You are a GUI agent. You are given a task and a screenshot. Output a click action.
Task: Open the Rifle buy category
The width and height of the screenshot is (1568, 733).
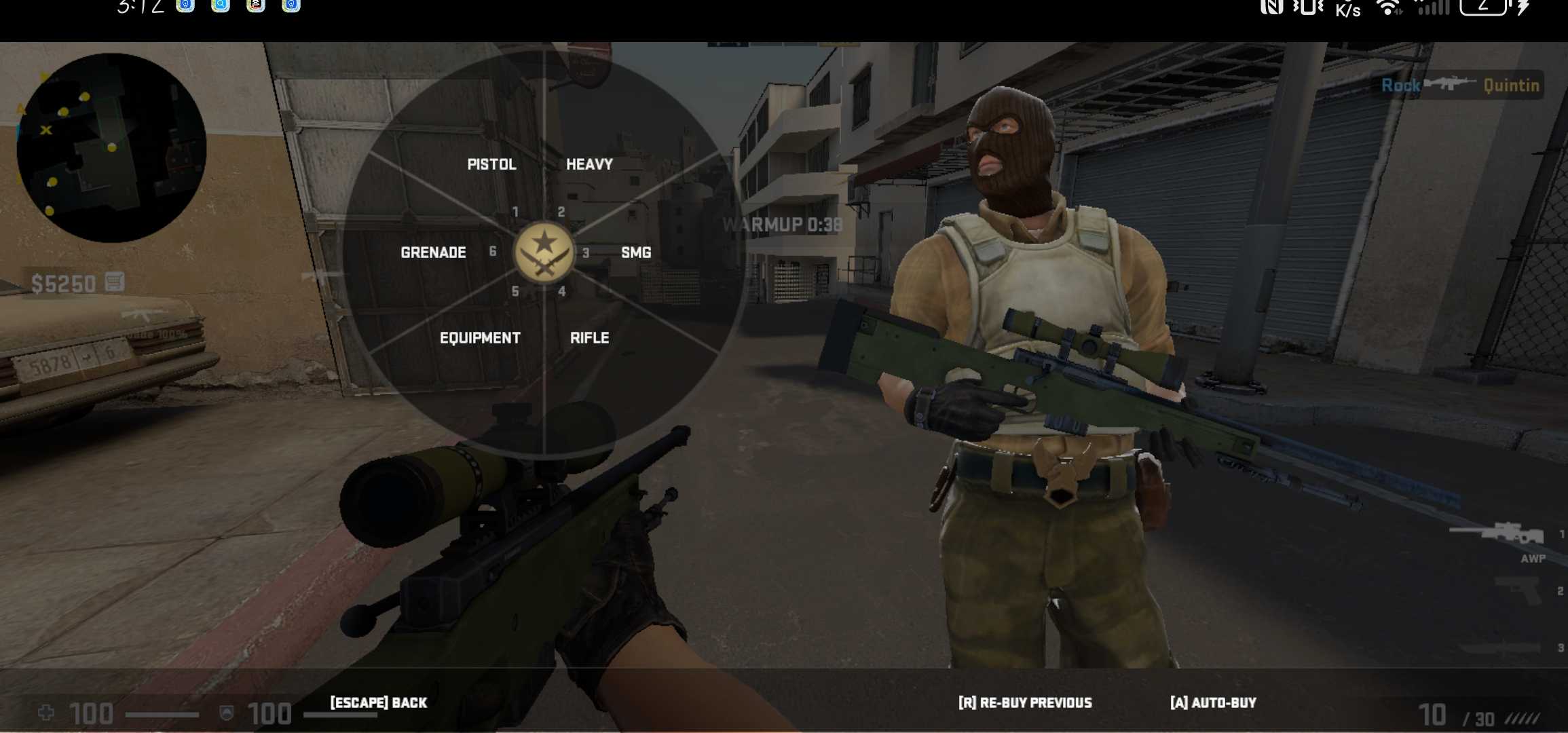pos(589,338)
